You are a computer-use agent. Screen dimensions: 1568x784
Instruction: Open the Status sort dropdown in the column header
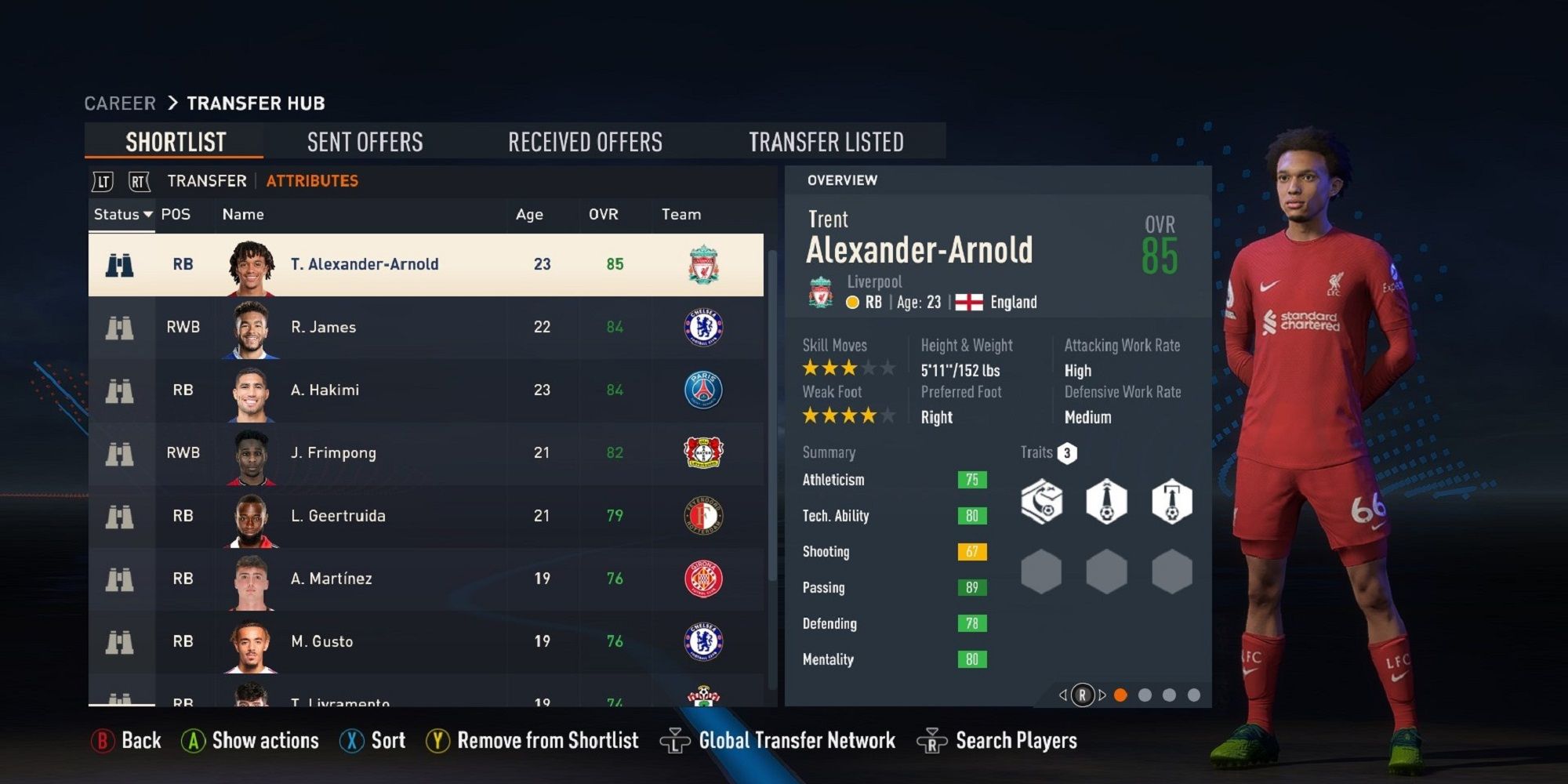[x=122, y=213]
